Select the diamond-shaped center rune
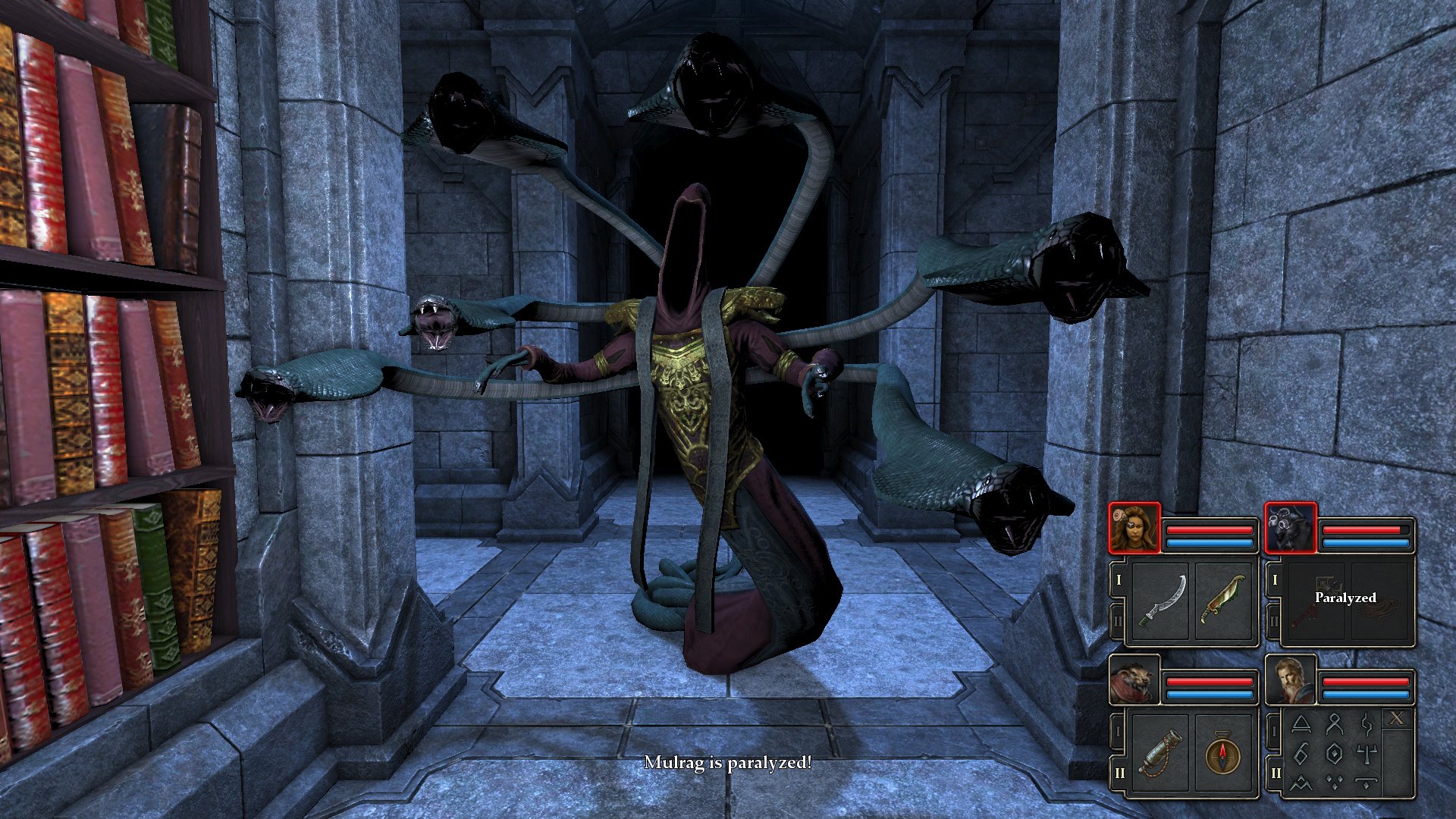Screen dimensions: 1456x819 click(1334, 755)
